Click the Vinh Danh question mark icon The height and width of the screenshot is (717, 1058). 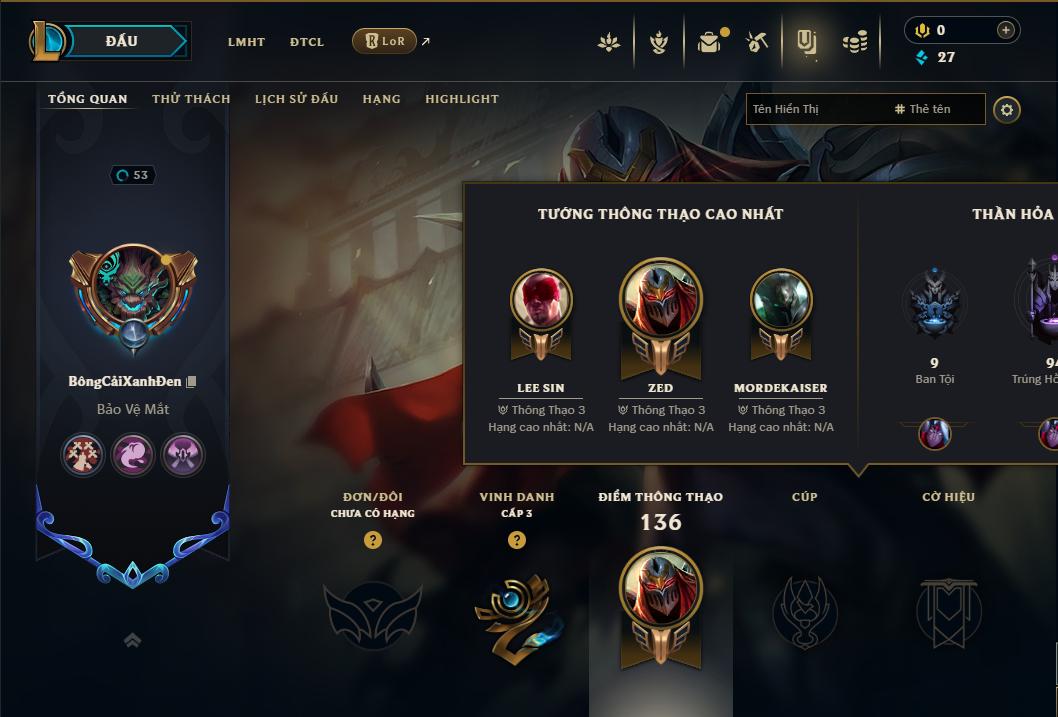[x=516, y=540]
